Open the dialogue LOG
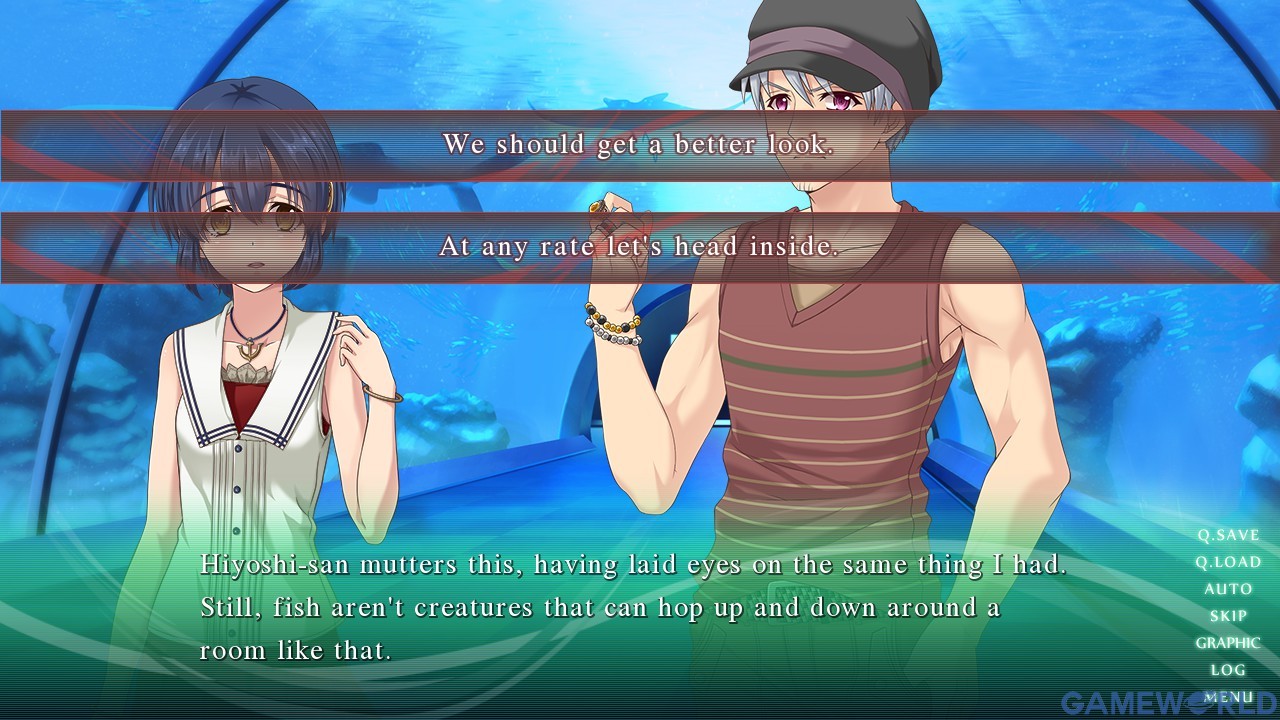 pyautogui.click(x=1228, y=670)
